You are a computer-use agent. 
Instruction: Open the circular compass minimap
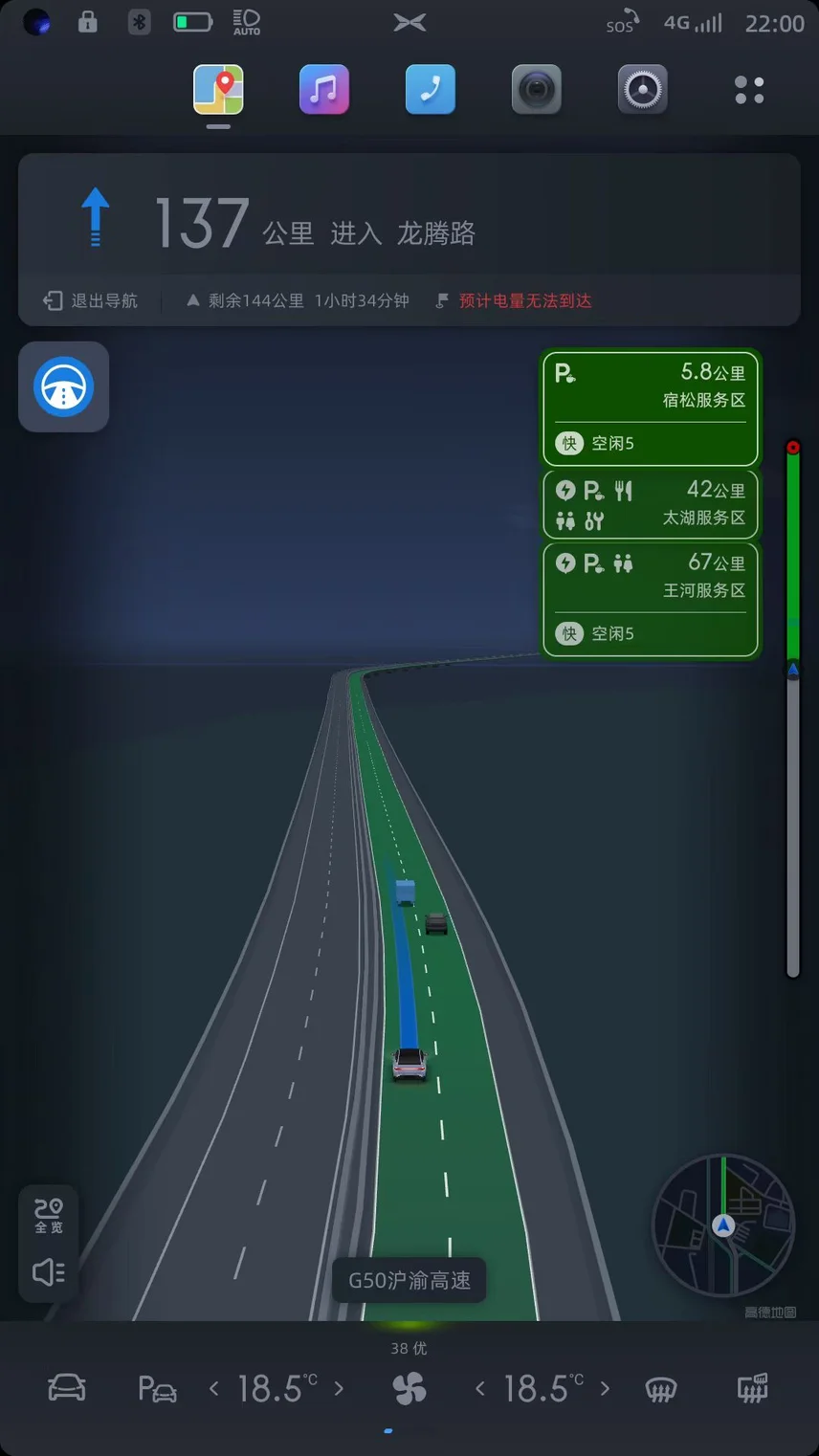[723, 1225]
